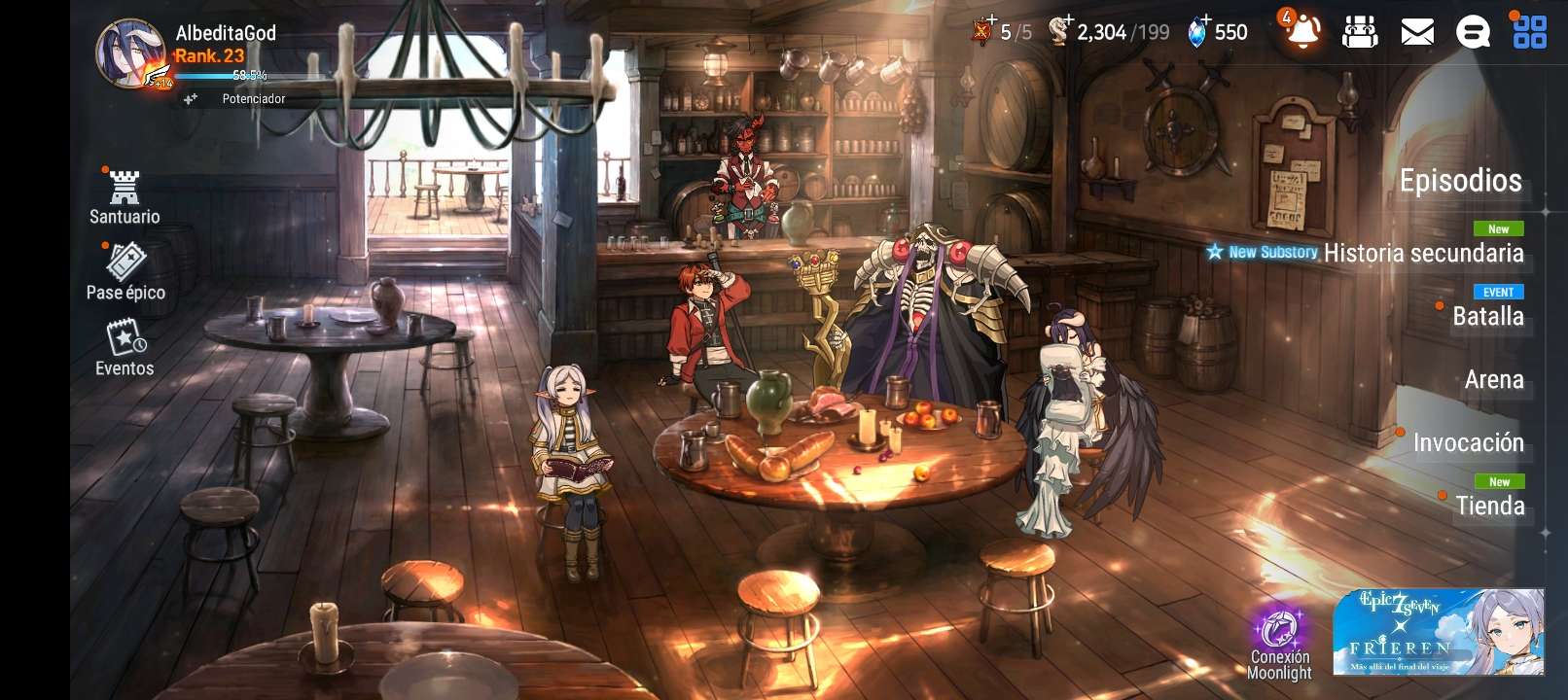This screenshot has height=700, width=1568.
Task: Open the mail inbox envelope
Action: point(1417,33)
